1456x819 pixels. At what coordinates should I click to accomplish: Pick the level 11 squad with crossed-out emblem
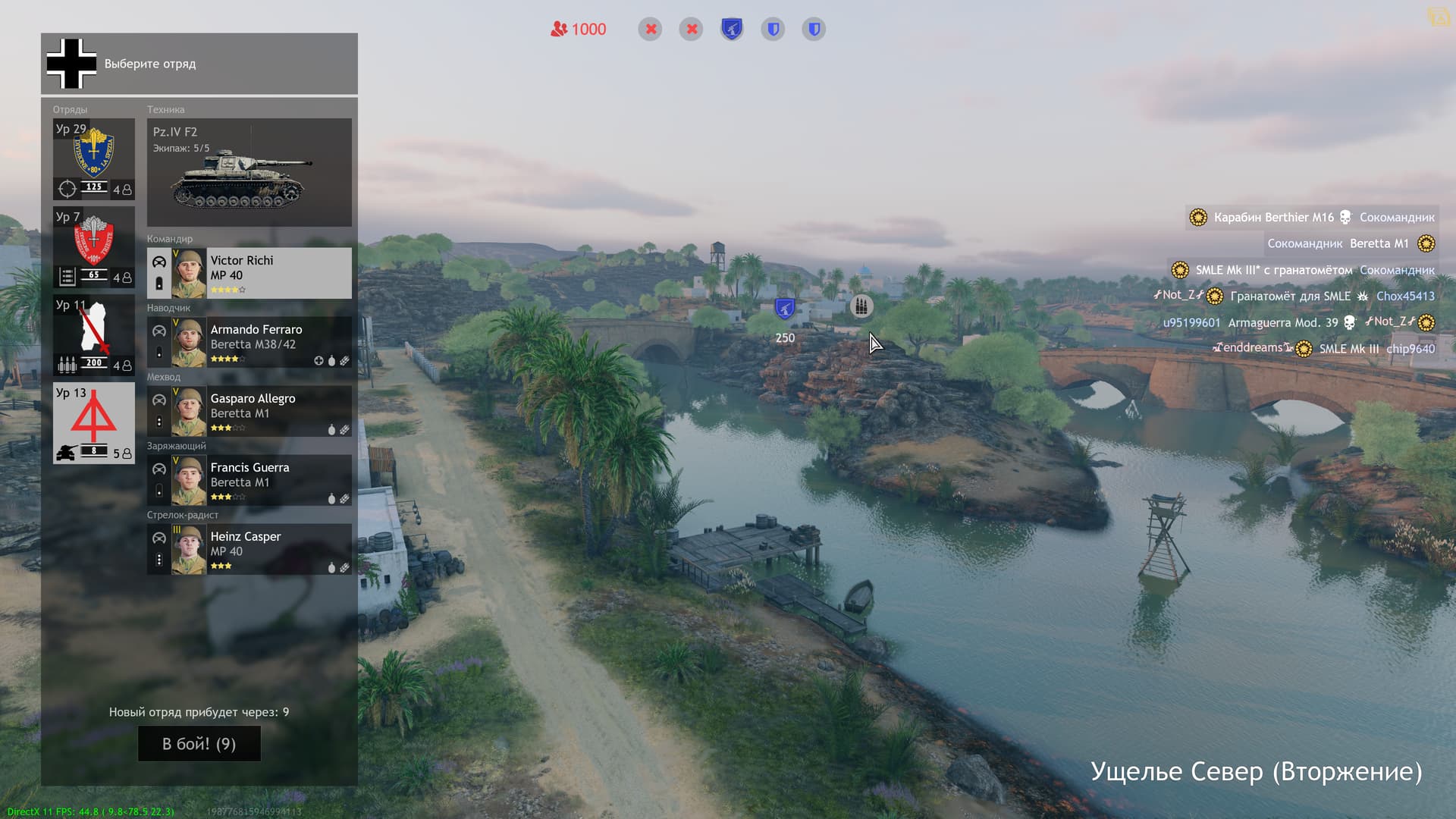pyautogui.click(x=94, y=335)
